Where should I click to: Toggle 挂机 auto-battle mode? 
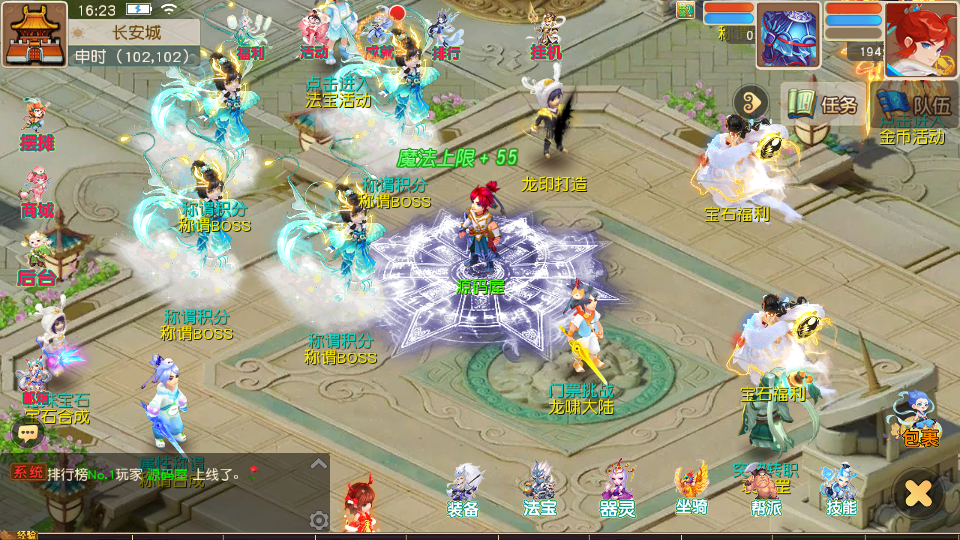pos(546,36)
